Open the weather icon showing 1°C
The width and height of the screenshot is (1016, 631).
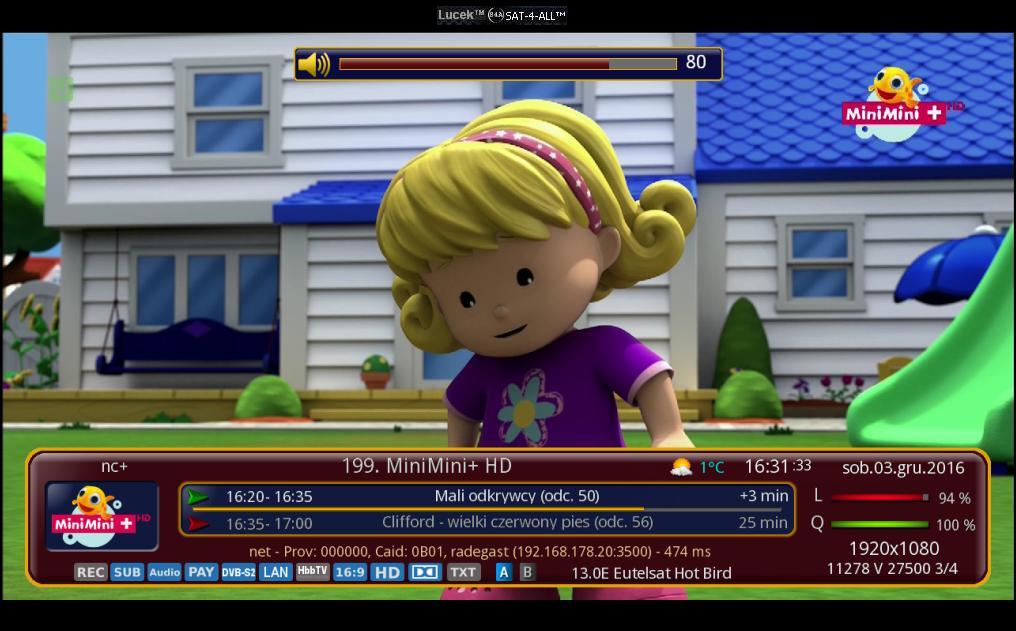pyautogui.click(x=681, y=467)
